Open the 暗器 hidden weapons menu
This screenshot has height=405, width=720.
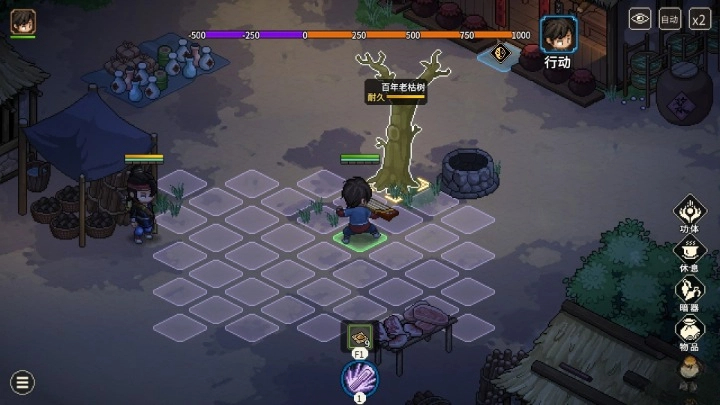point(689,291)
